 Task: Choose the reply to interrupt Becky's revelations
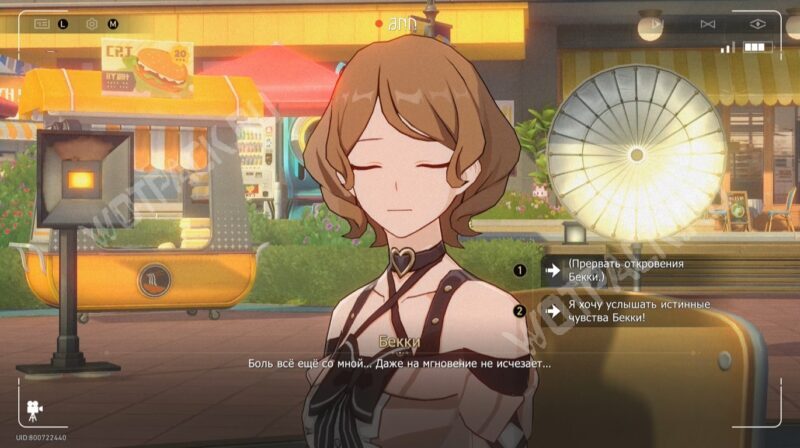(625, 269)
